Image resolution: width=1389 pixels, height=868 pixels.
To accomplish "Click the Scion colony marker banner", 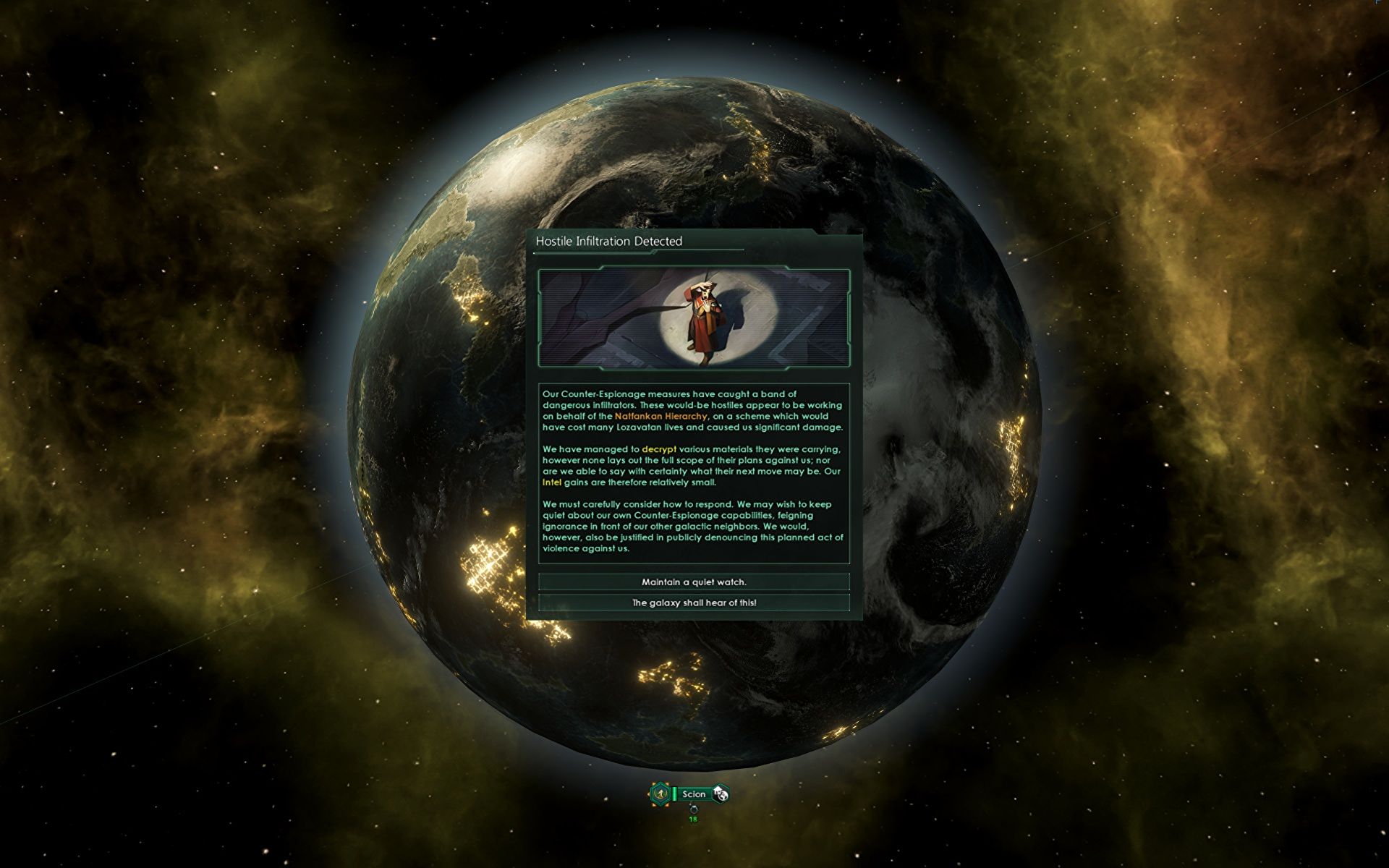I will pyautogui.click(x=694, y=793).
